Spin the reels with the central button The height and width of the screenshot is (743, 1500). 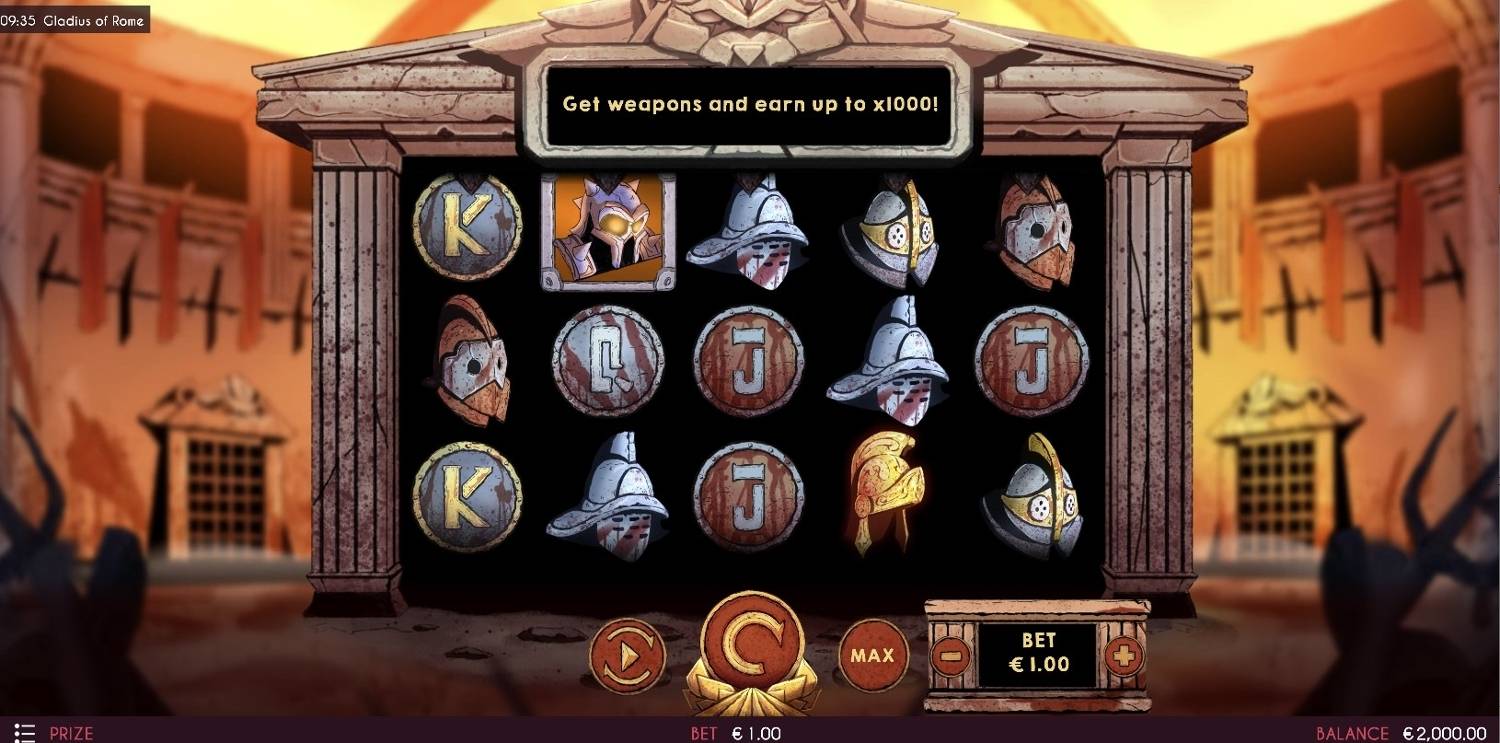pos(750,645)
